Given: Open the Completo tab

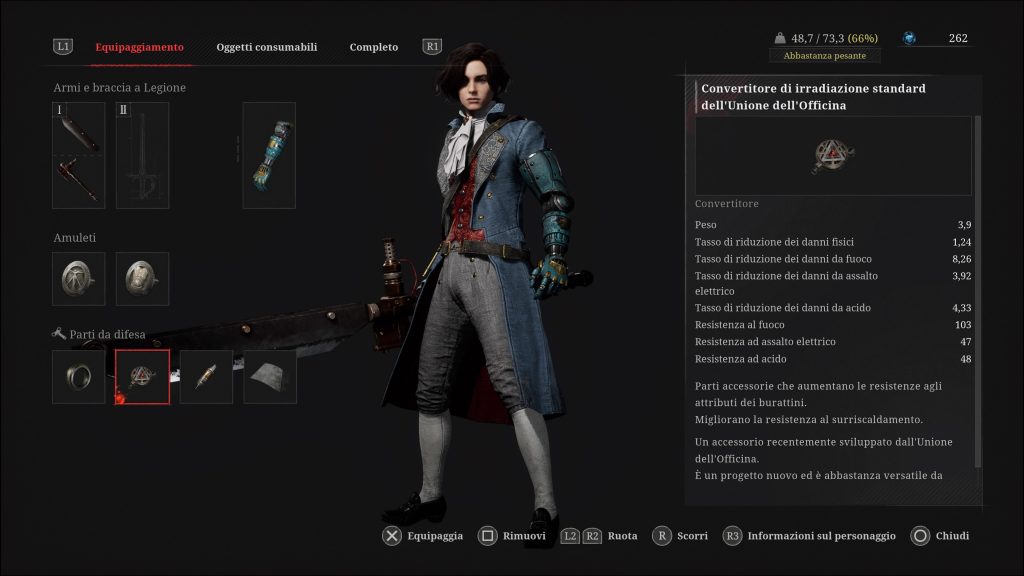Looking at the screenshot, I should pos(373,47).
